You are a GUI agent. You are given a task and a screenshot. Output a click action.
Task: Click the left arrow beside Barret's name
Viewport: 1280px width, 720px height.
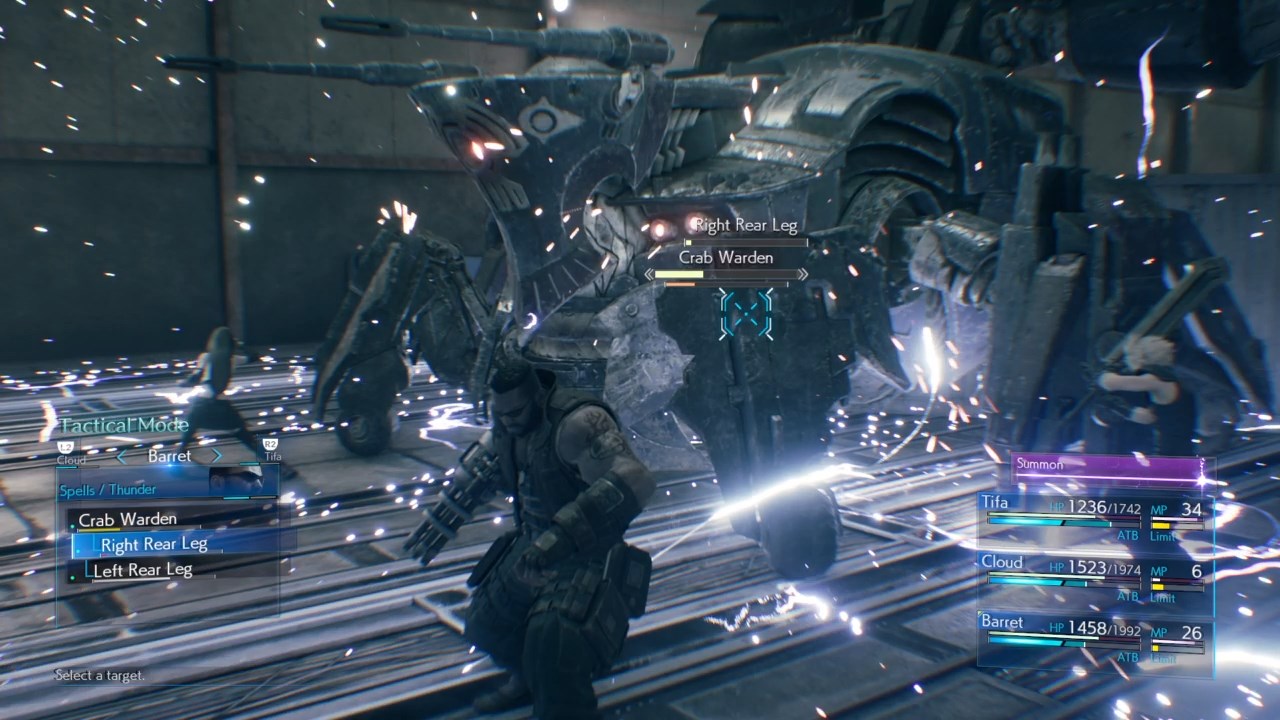pyautogui.click(x=122, y=456)
